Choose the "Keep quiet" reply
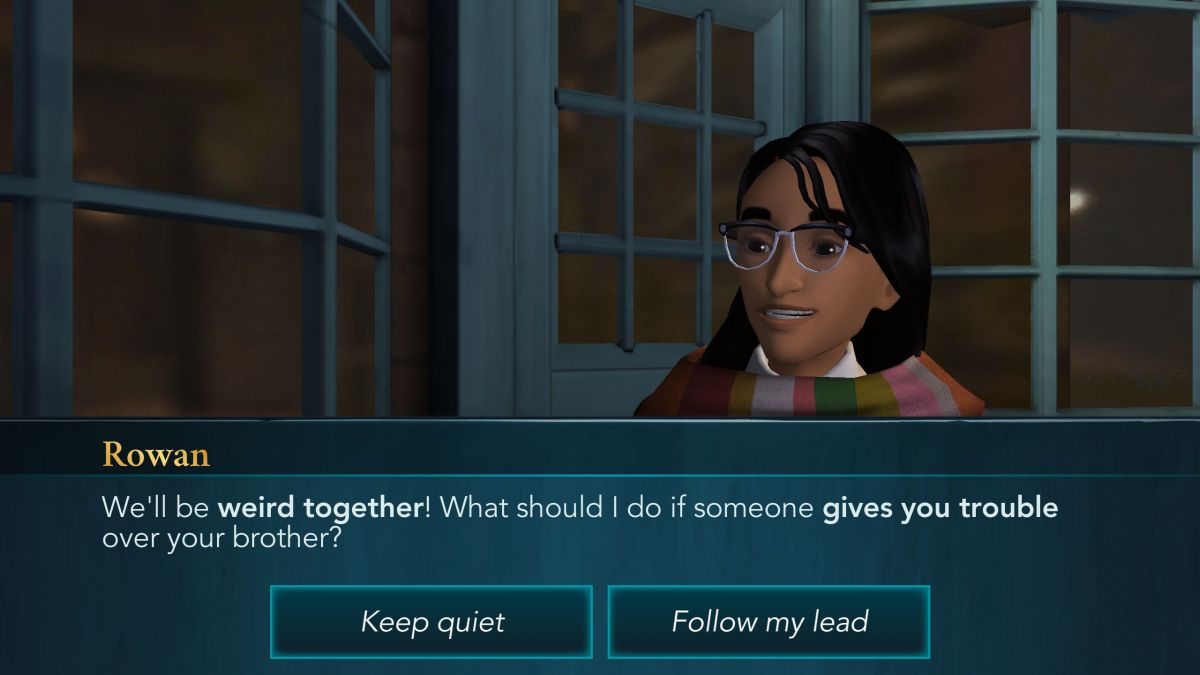 [431, 622]
